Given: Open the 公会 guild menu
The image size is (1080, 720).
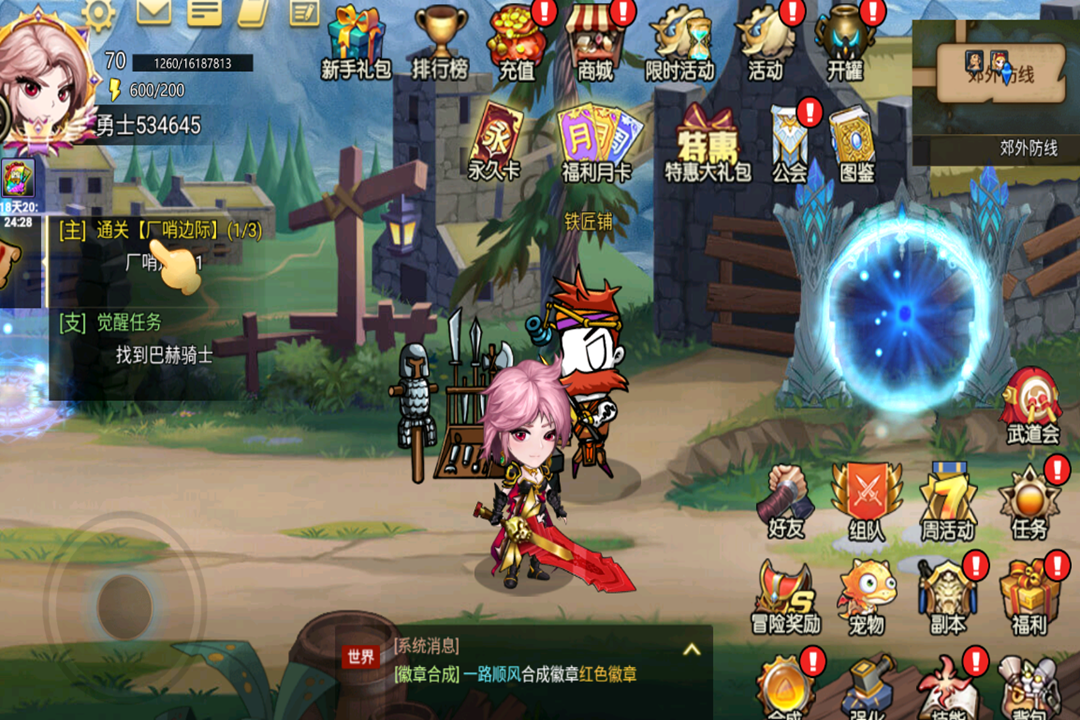Looking at the screenshot, I should coord(790,143).
